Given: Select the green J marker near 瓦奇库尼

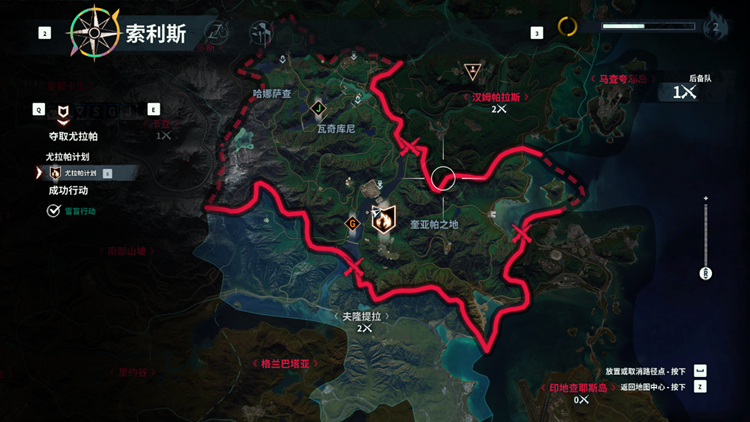Looking at the screenshot, I should pyautogui.click(x=318, y=108).
